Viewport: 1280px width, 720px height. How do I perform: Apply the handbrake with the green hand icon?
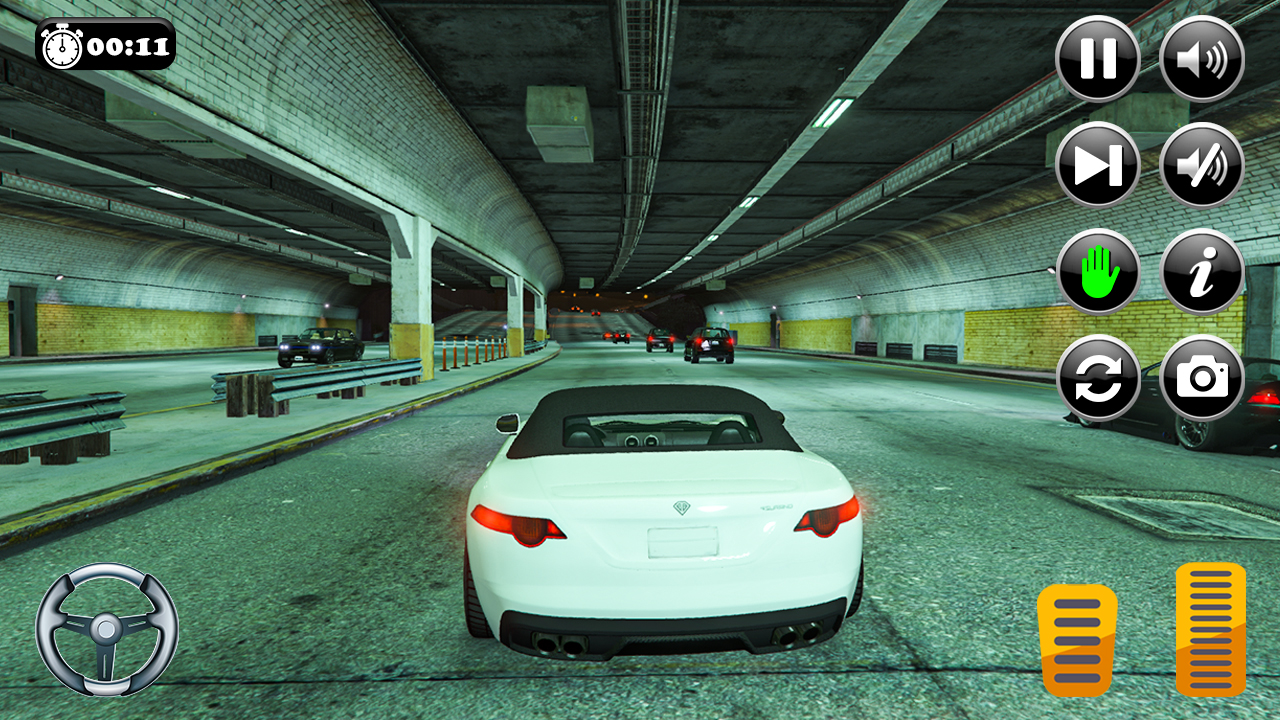tap(1097, 273)
